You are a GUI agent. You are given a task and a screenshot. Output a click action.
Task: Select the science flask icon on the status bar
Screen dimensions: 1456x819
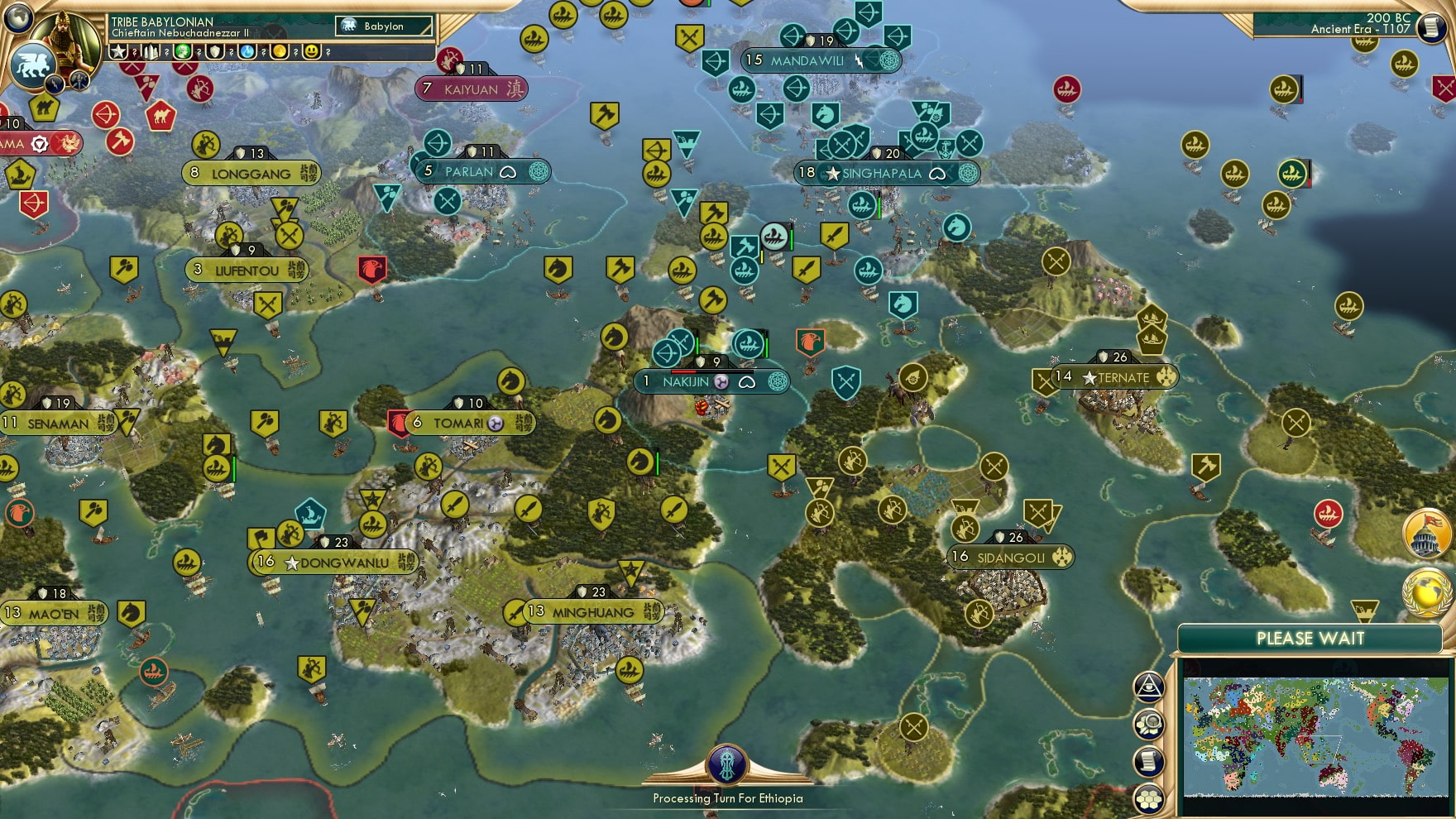pos(247,52)
